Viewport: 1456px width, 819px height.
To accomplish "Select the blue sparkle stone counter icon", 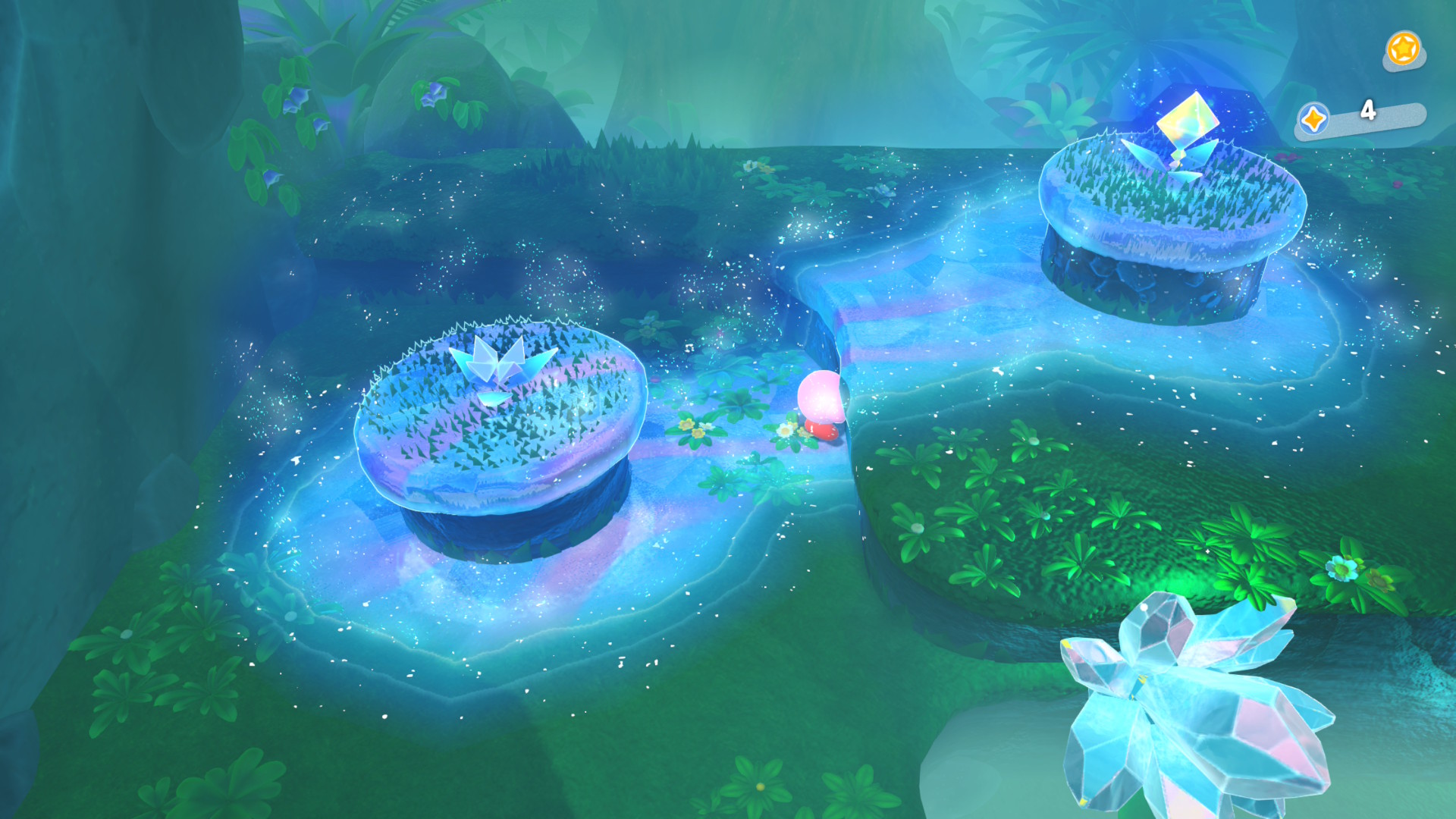I will pos(1313,119).
